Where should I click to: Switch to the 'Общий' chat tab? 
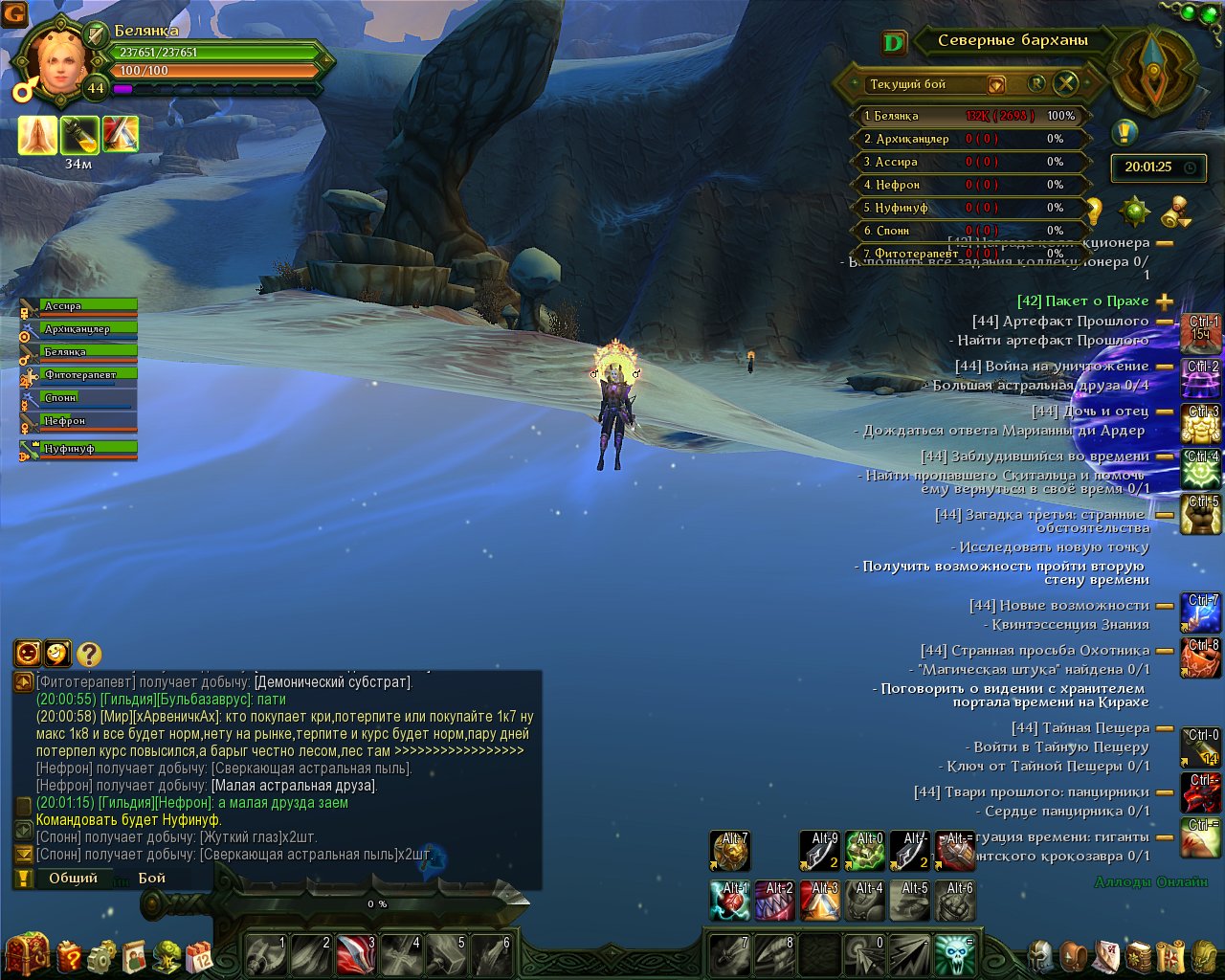coord(74,878)
